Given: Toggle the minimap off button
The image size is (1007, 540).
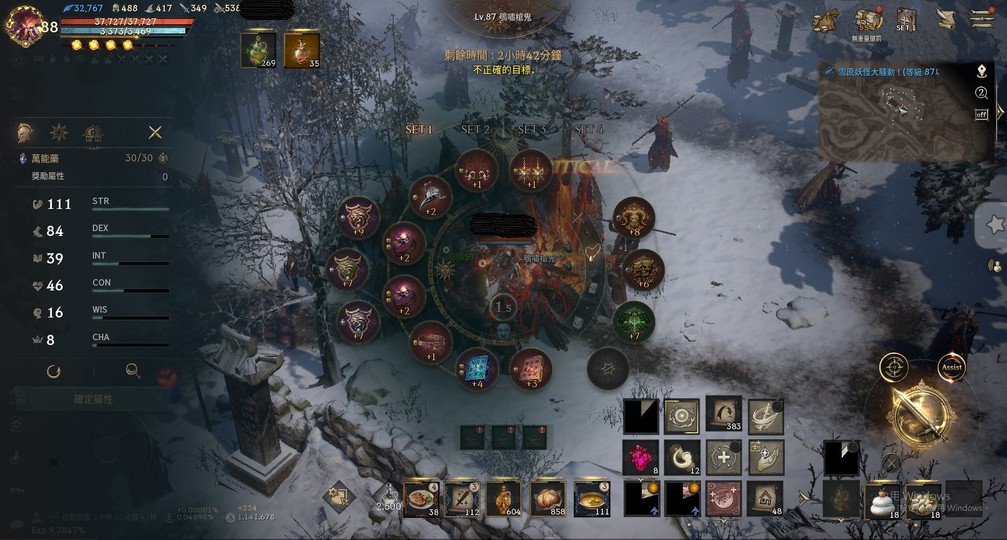Looking at the screenshot, I should (981, 114).
